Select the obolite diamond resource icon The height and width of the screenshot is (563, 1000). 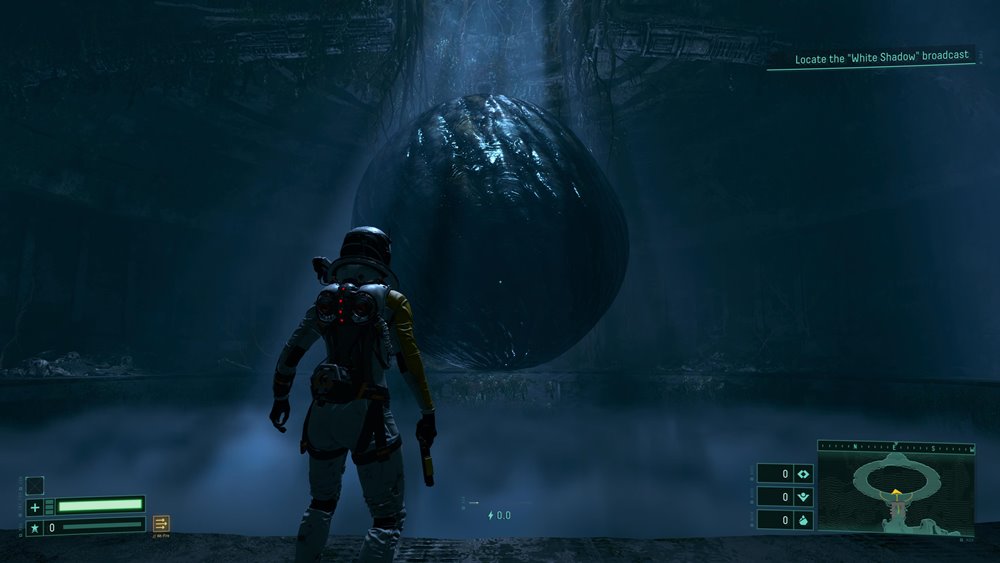[803, 474]
